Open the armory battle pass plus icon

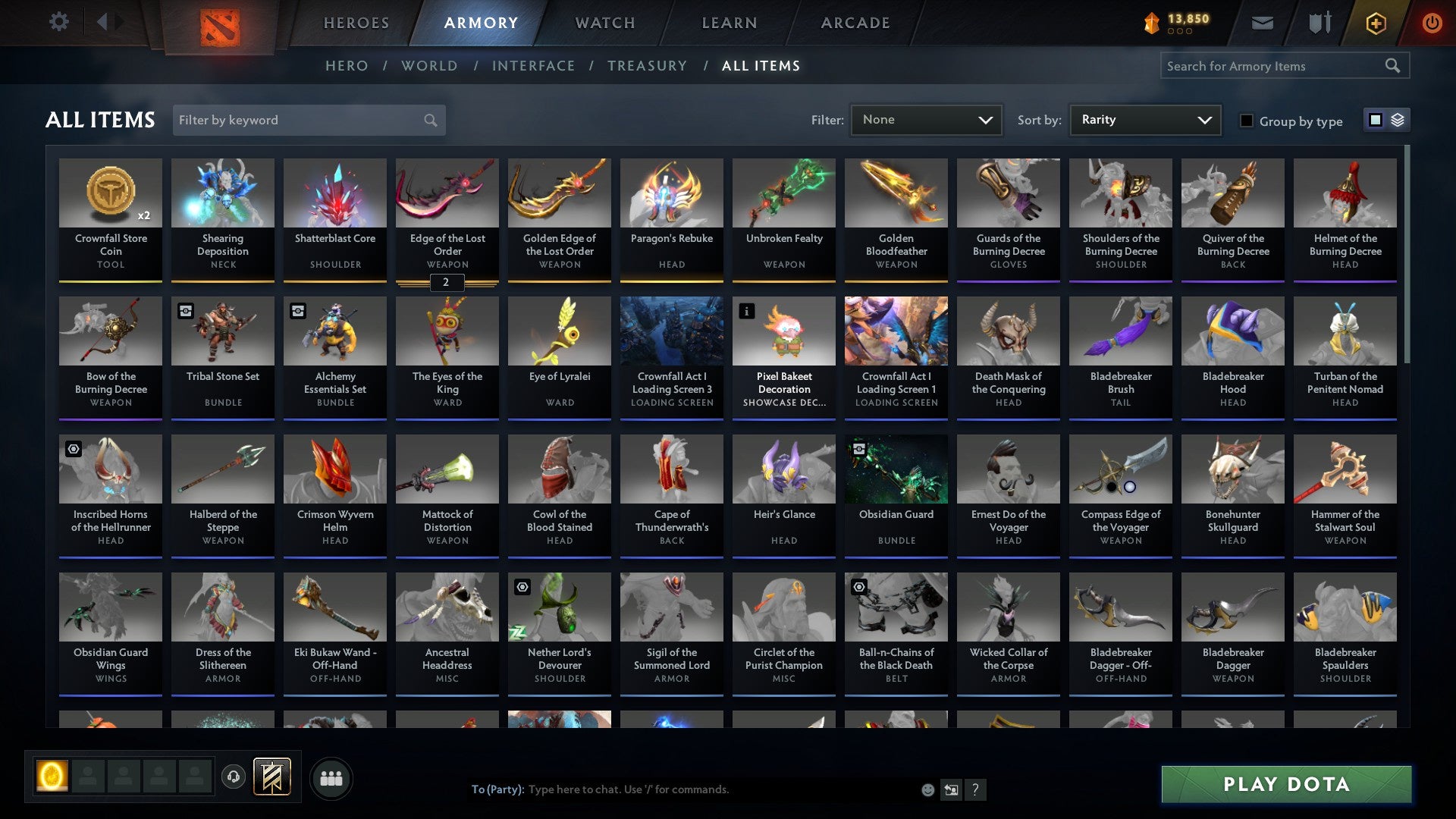[1376, 23]
